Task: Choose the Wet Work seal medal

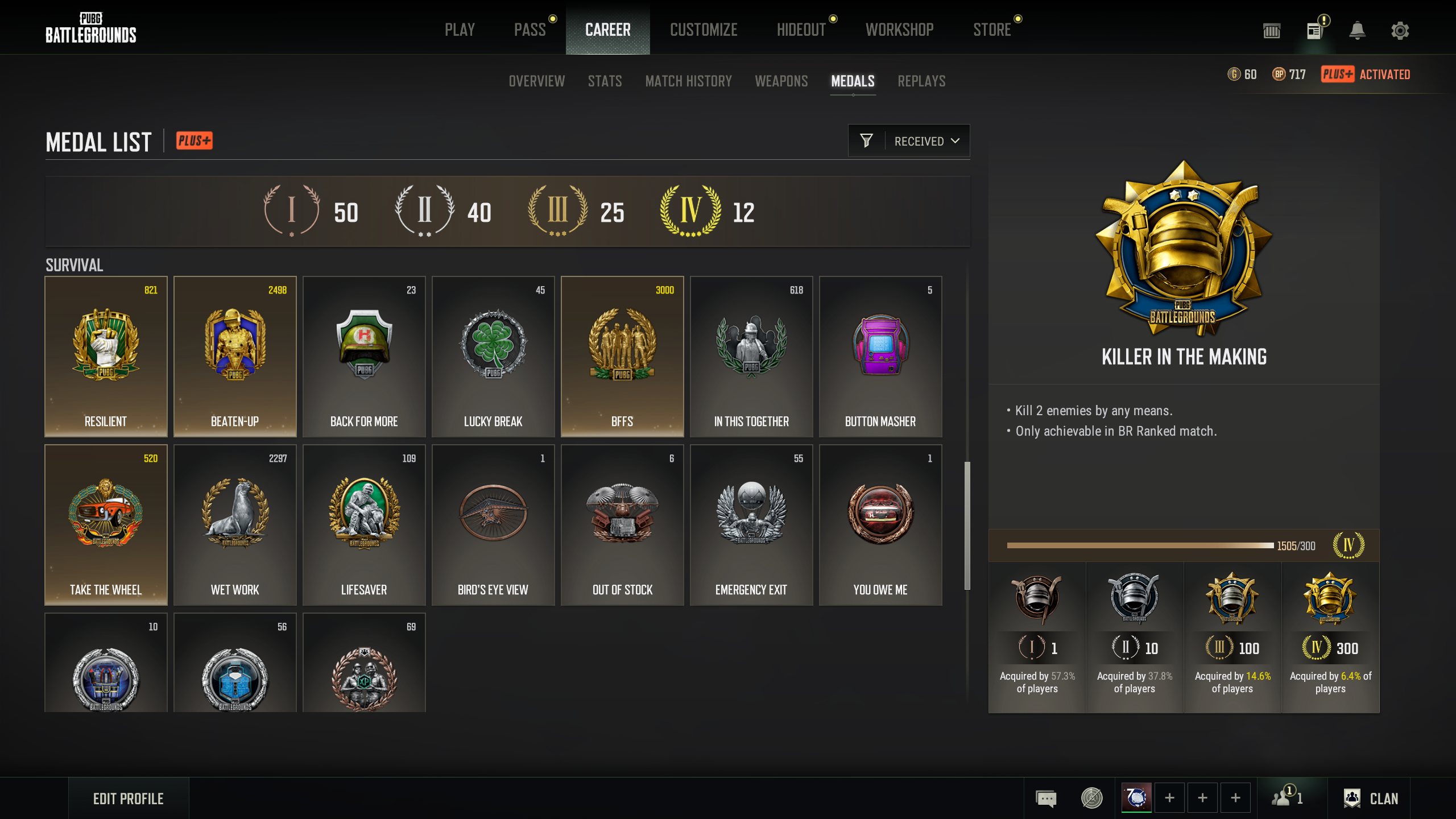Action: [x=235, y=525]
